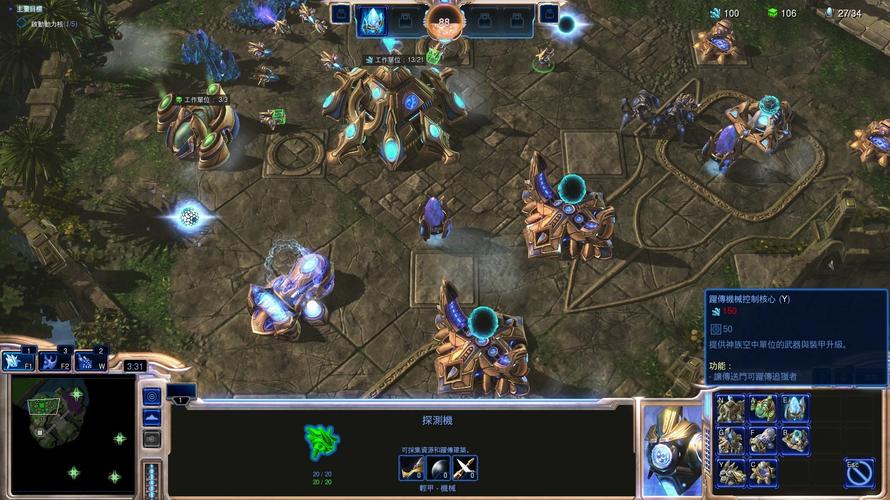
Task: Cancel the build menu with the Esc button
Action: click(858, 471)
